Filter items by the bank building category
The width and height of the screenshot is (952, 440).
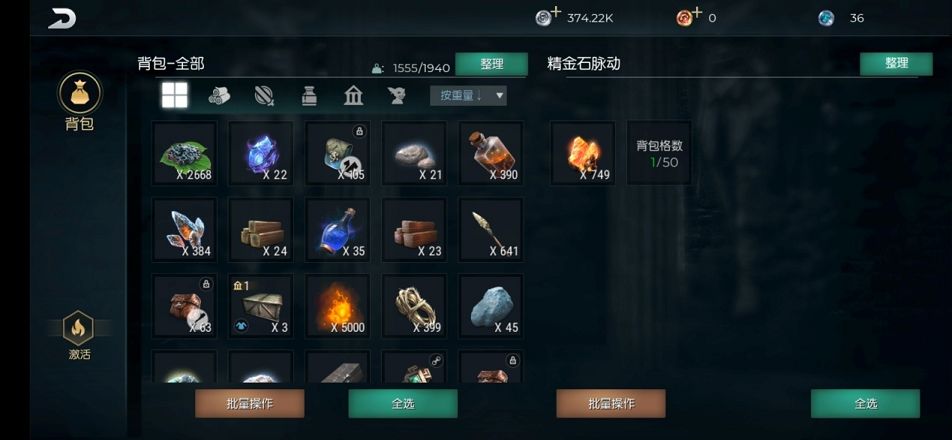tap(353, 96)
